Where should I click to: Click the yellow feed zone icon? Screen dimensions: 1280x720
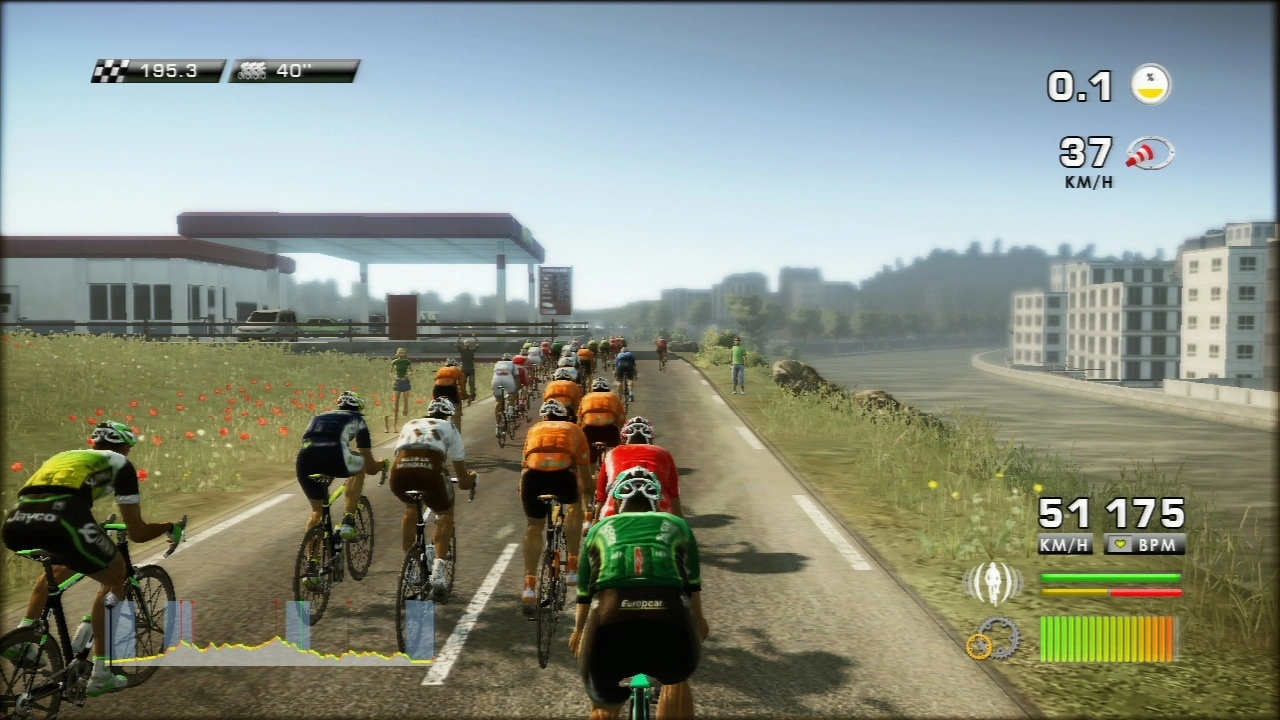1151,84
